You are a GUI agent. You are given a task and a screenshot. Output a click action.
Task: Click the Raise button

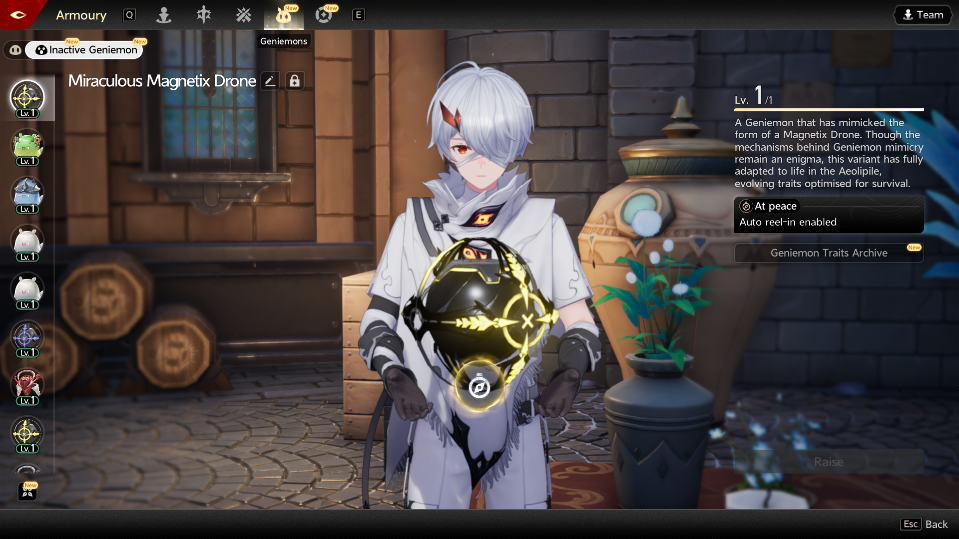[x=828, y=462]
